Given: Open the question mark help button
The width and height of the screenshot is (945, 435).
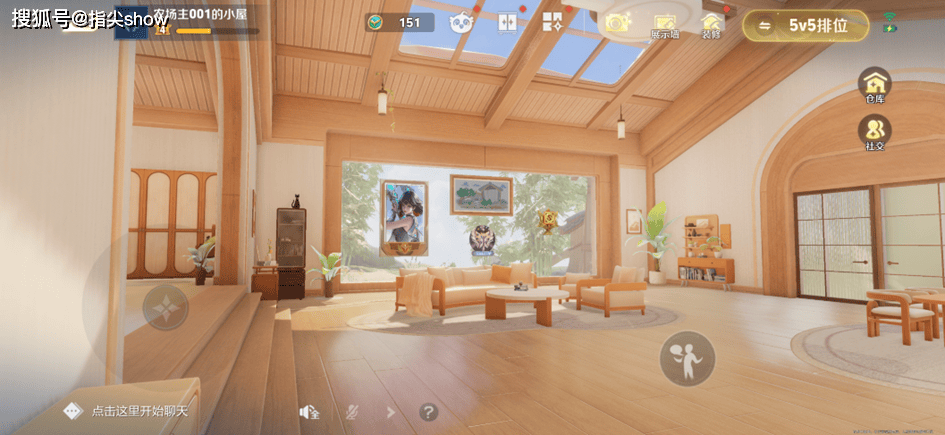Looking at the screenshot, I should pos(428,411).
